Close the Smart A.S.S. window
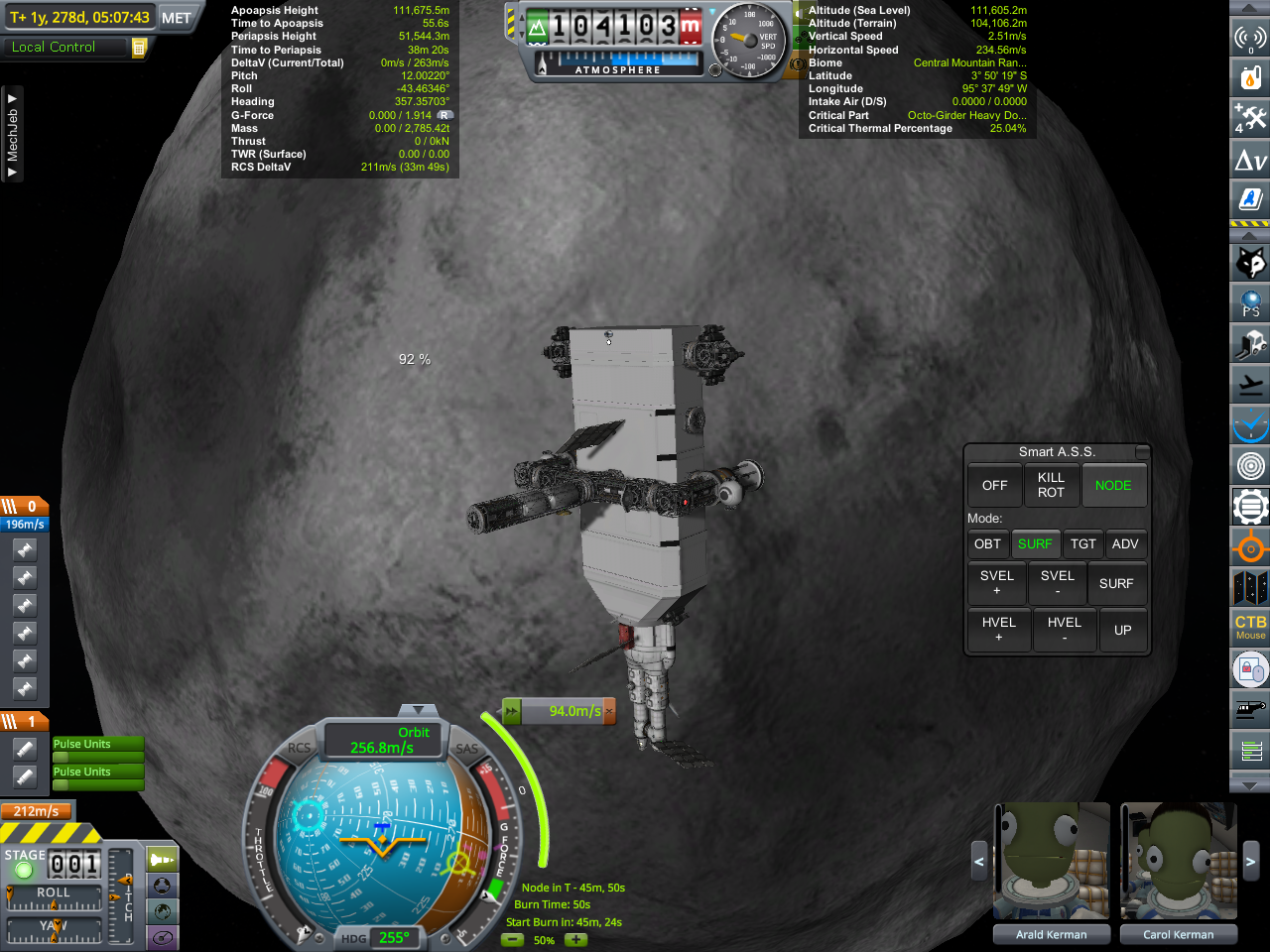The height and width of the screenshot is (952, 1270). (x=1142, y=452)
